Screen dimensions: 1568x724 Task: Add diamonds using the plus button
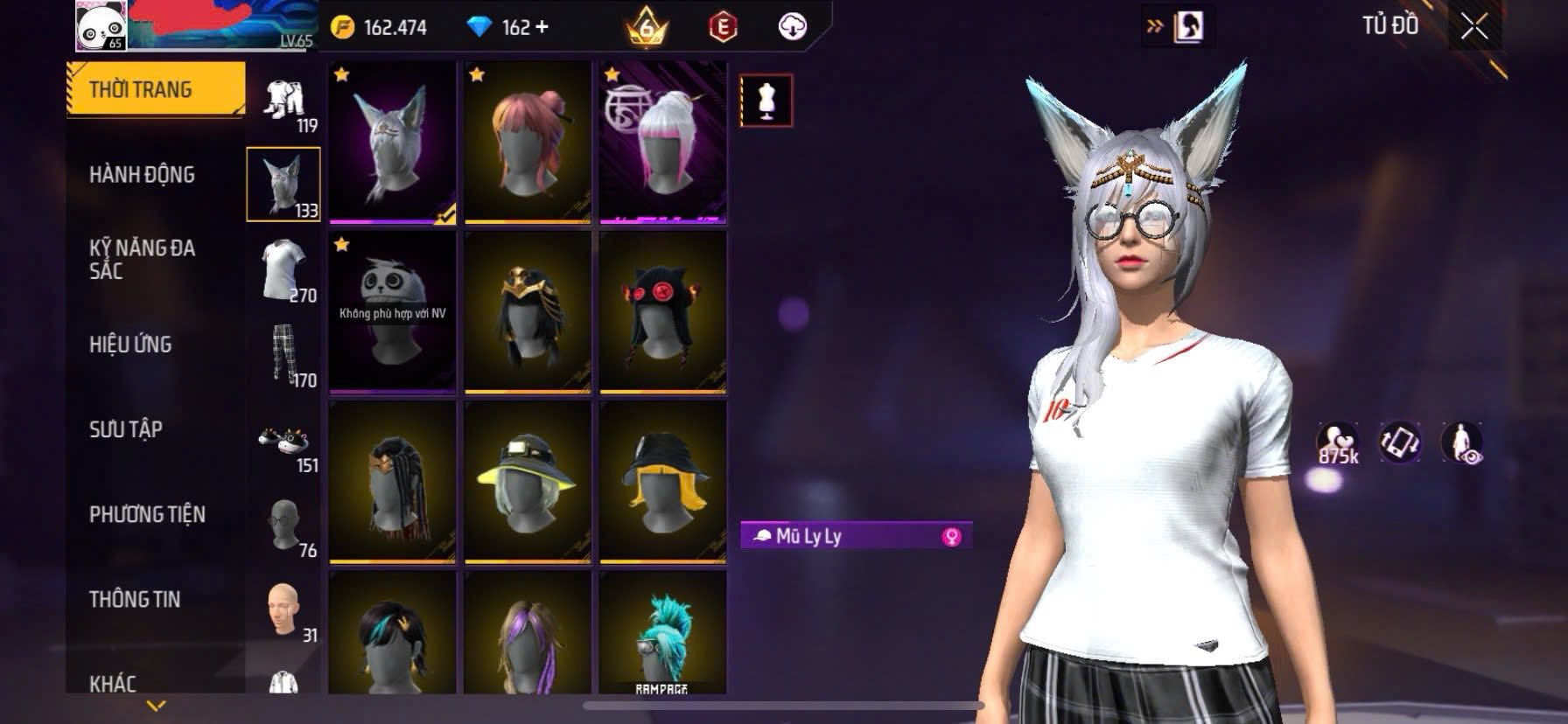(x=542, y=27)
